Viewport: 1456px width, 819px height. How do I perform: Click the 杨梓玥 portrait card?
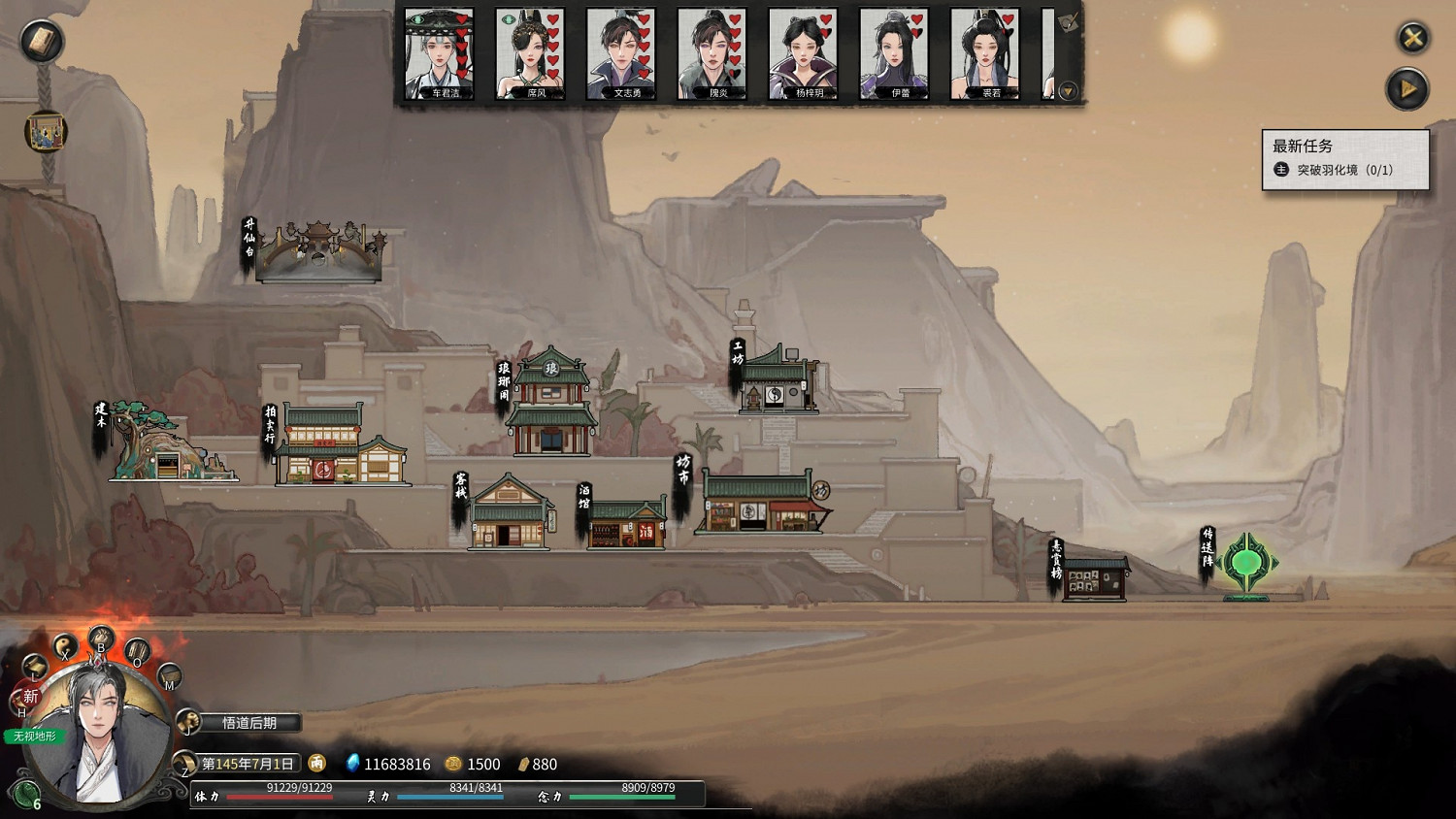click(x=803, y=53)
